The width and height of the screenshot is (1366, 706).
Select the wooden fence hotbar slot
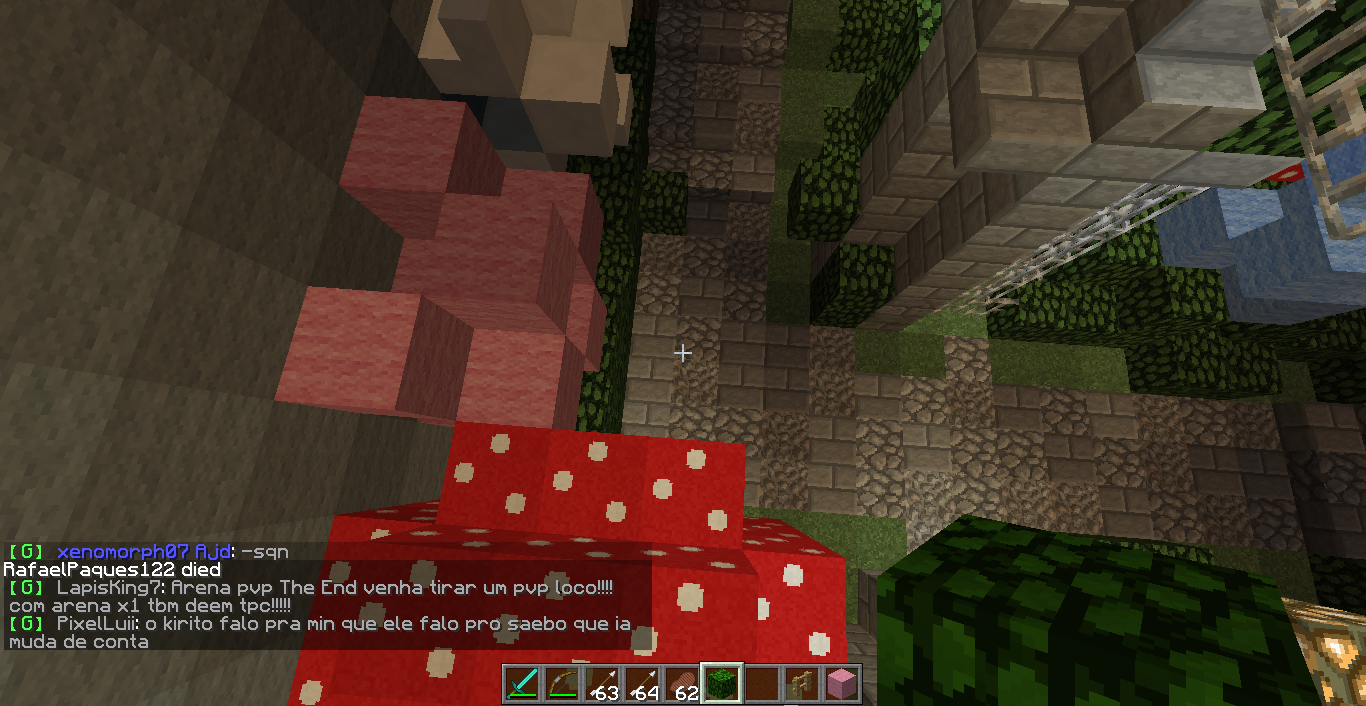(x=801, y=684)
